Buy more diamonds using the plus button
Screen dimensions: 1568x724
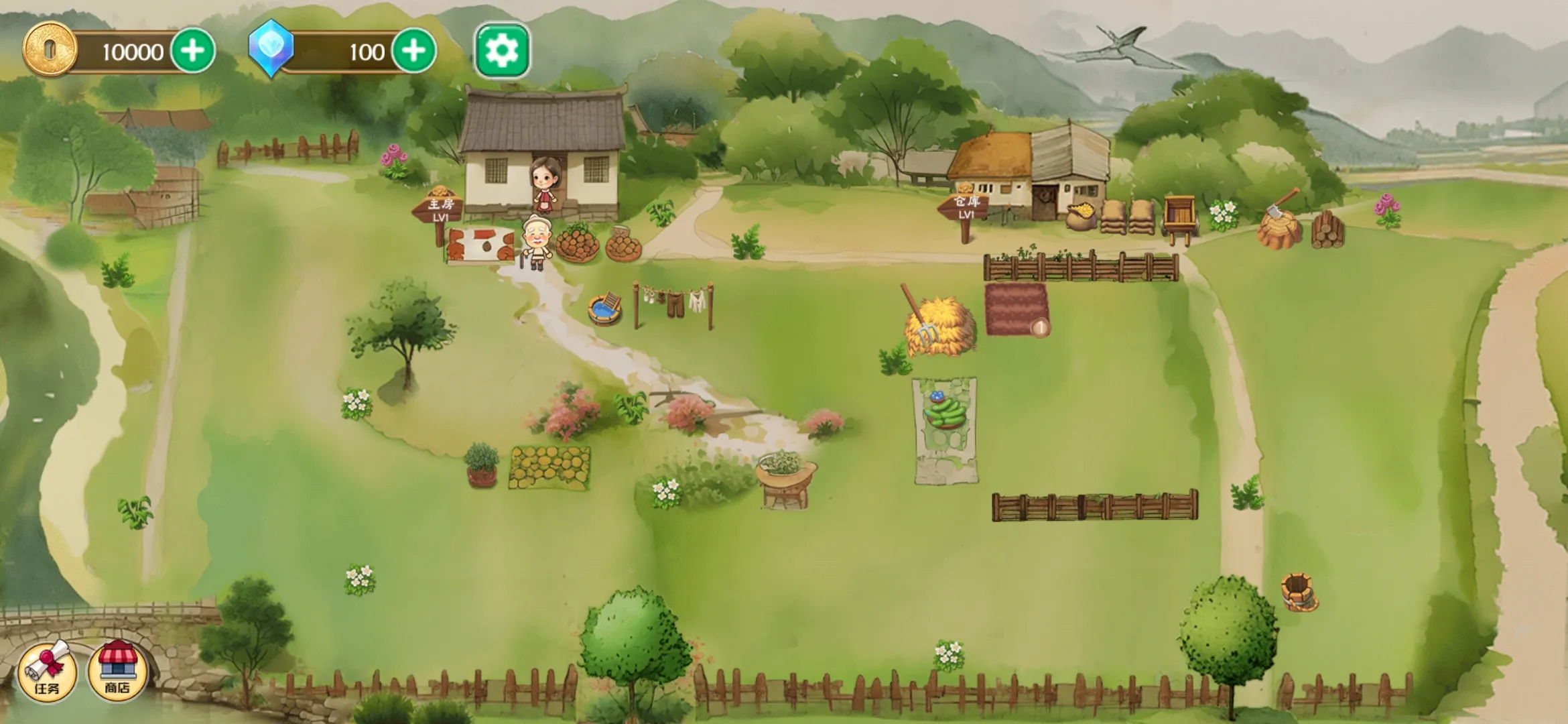(413, 50)
